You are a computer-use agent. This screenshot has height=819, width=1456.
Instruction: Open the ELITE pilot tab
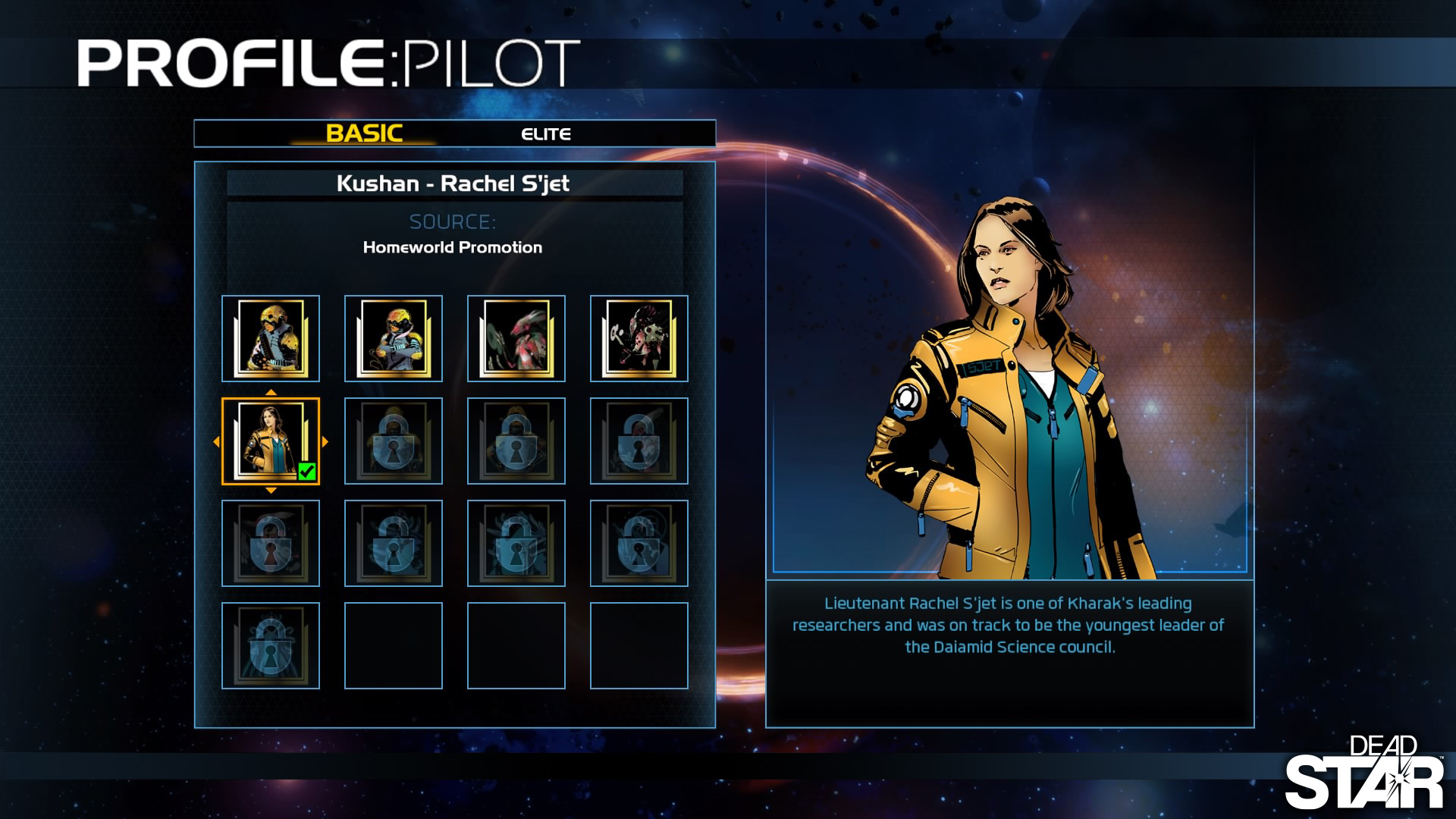click(546, 134)
